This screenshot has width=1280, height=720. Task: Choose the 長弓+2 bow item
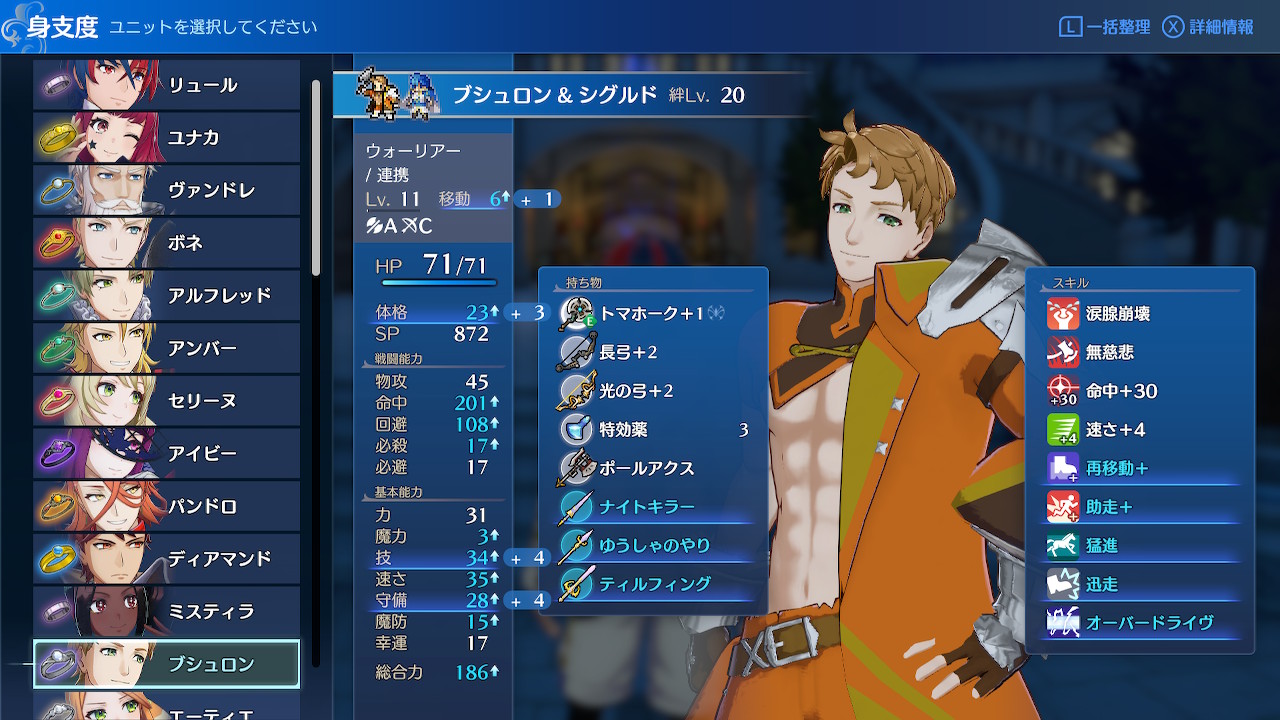click(655, 352)
